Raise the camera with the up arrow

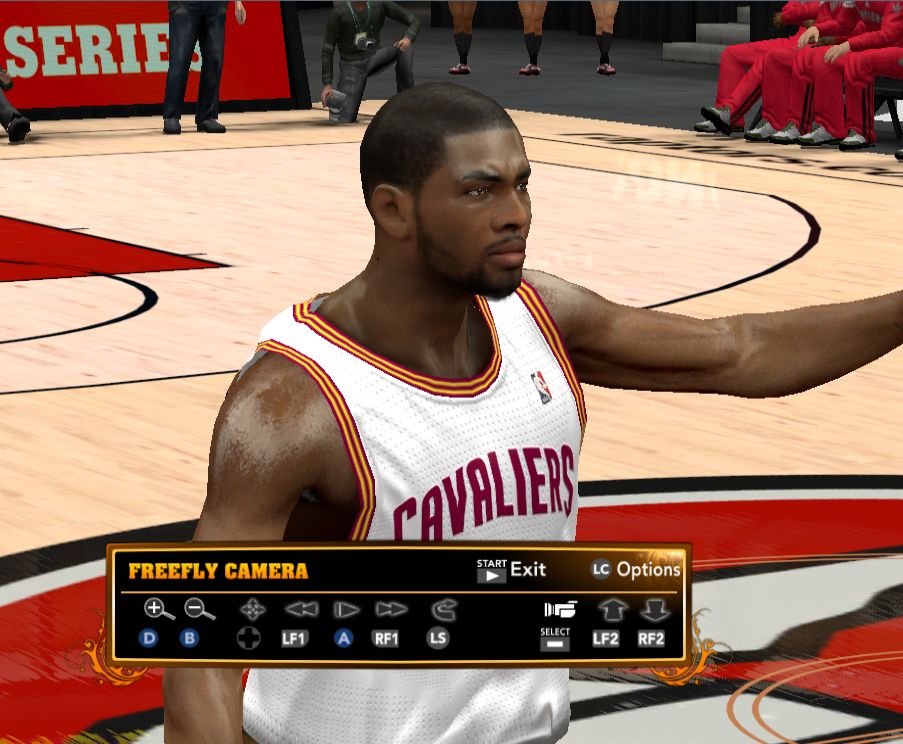(x=611, y=609)
